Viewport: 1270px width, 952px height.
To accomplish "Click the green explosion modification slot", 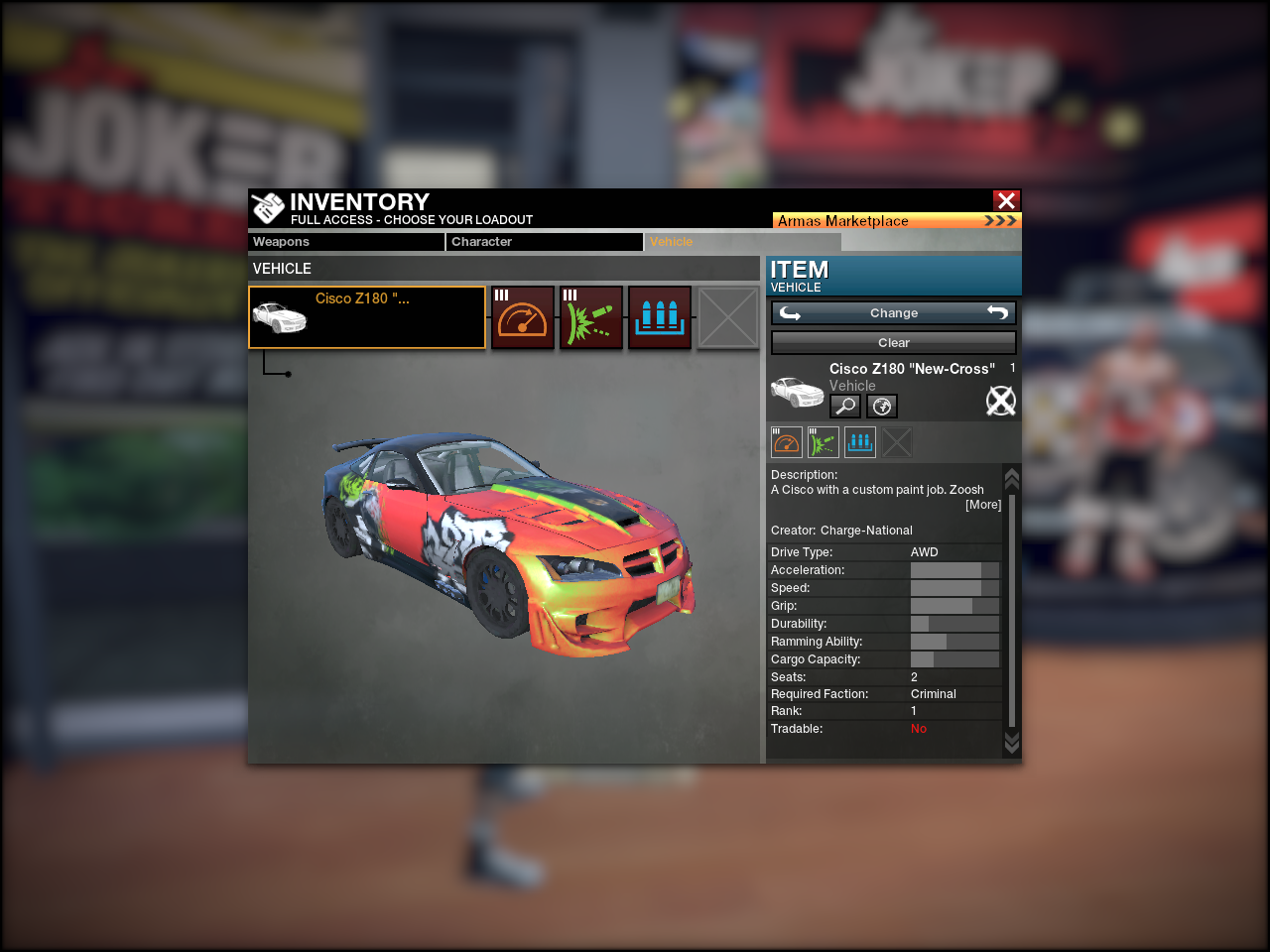I will point(591,317).
